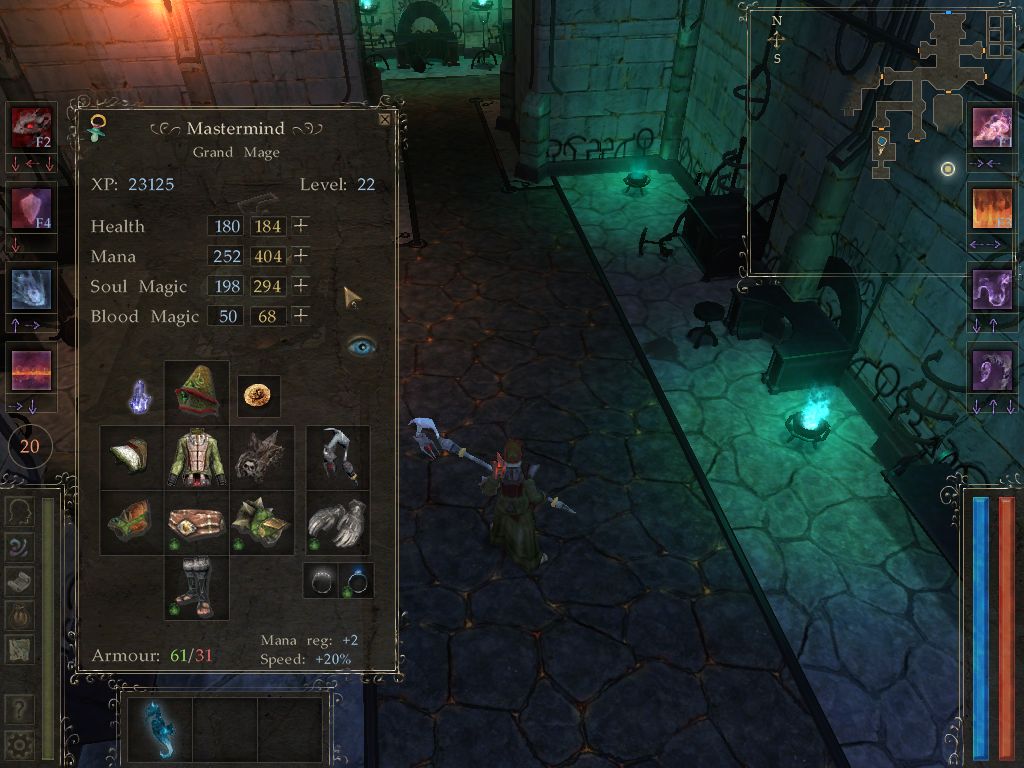Open the gear settings menu
Image resolution: width=1024 pixels, height=768 pixels.
tap(18, 744)
